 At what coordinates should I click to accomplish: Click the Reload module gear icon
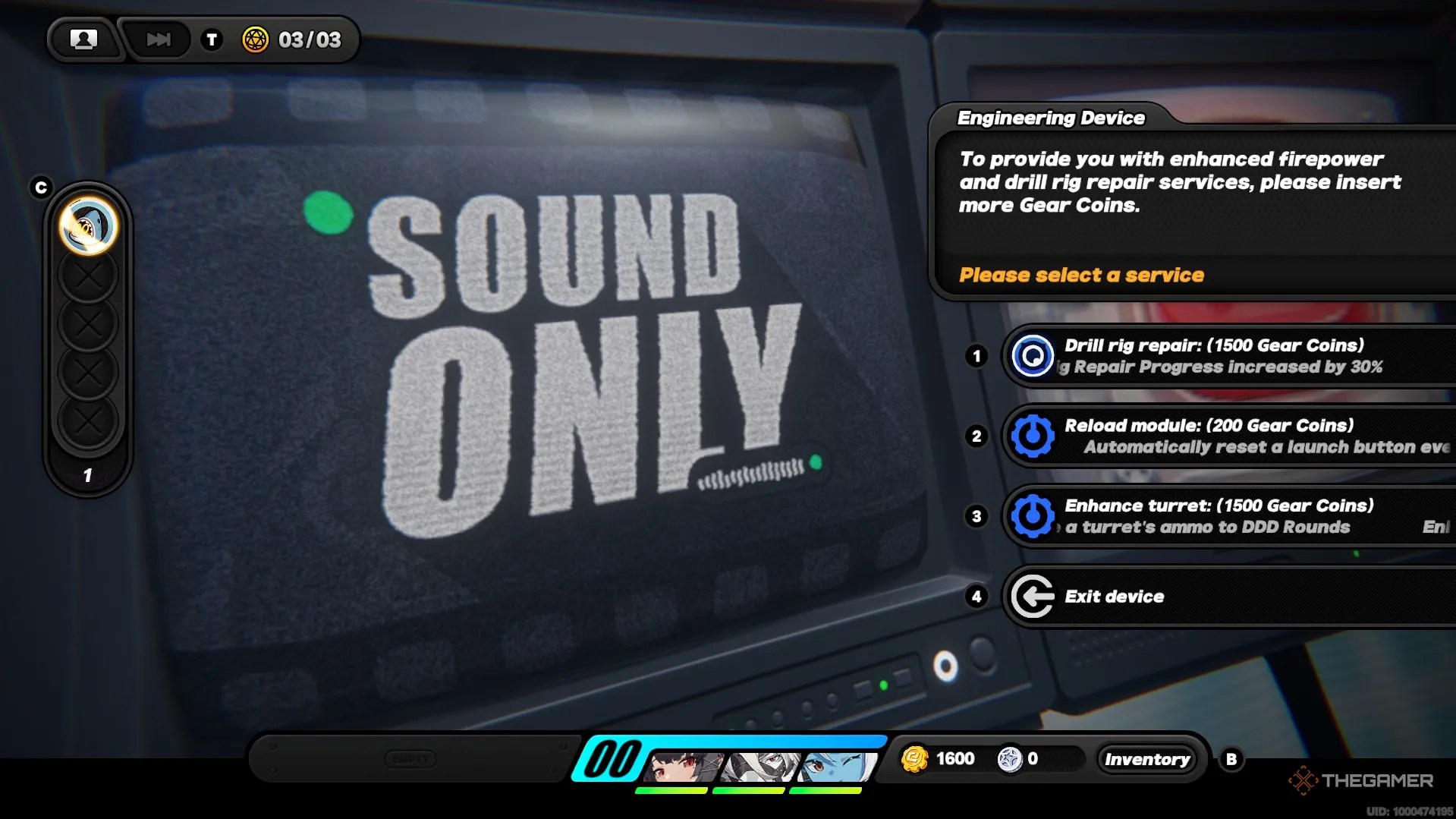[x=1032, y=436]
